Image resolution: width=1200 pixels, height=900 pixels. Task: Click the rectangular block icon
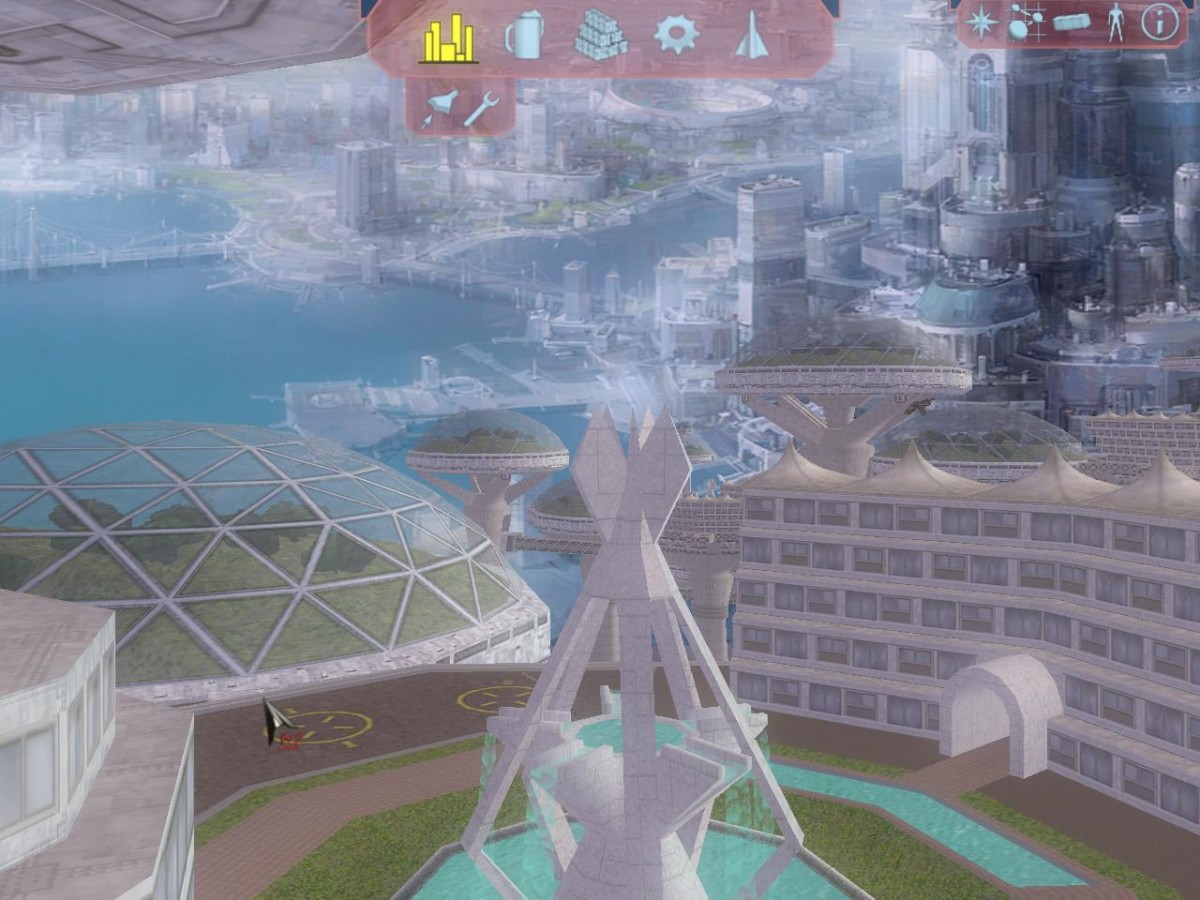pyautogui.click(x=1071, y=22)
